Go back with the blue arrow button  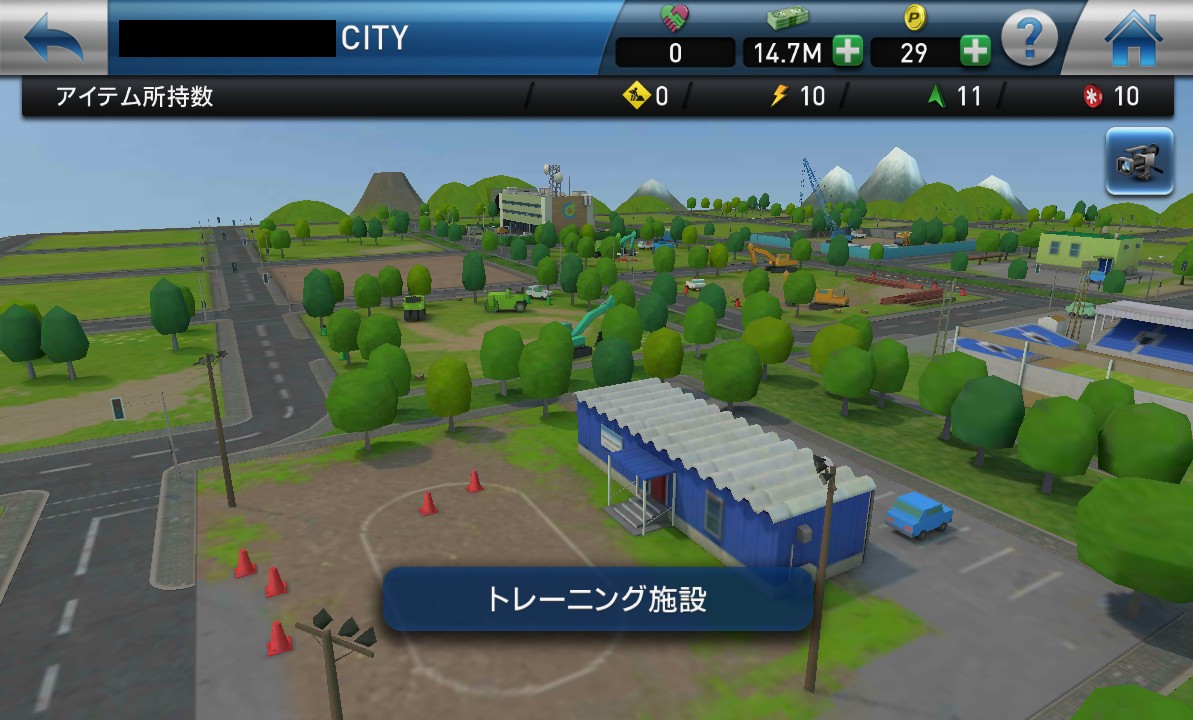point(53,38)
